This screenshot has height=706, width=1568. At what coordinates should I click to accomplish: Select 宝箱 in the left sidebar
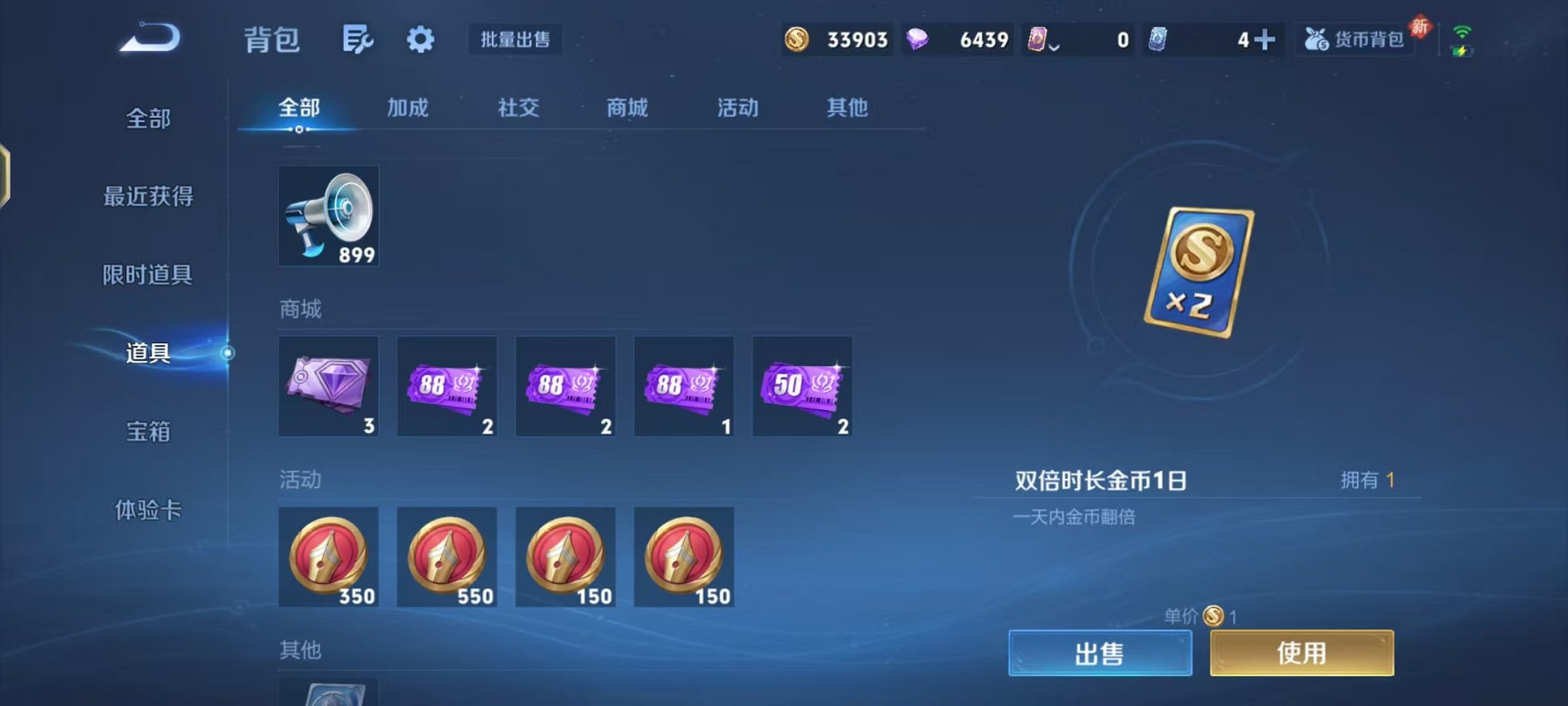point(146,433)
